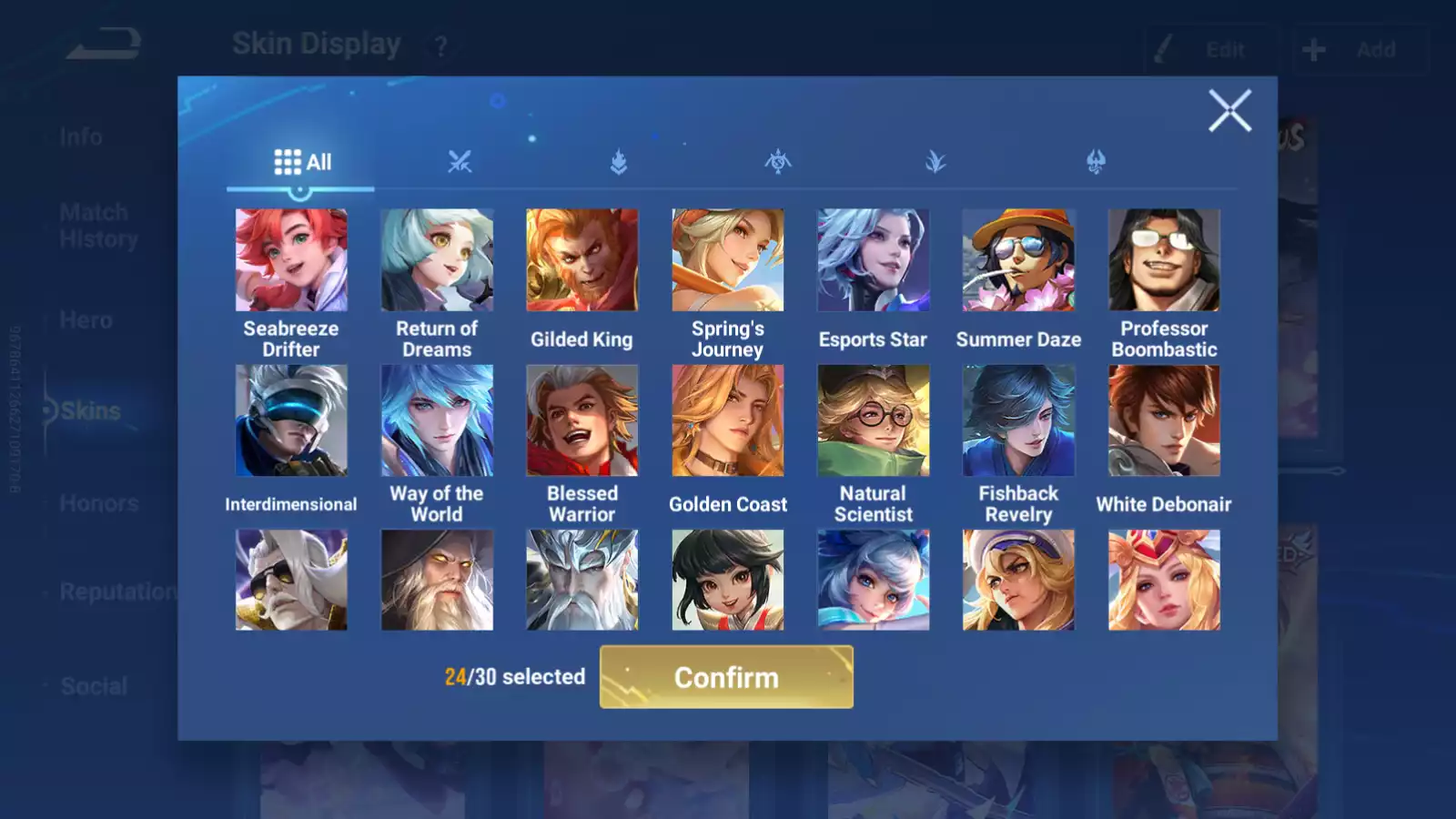The image size is (1456, 819).
Task: Choose the Return of Dreams skin
Action: (437, 260)
